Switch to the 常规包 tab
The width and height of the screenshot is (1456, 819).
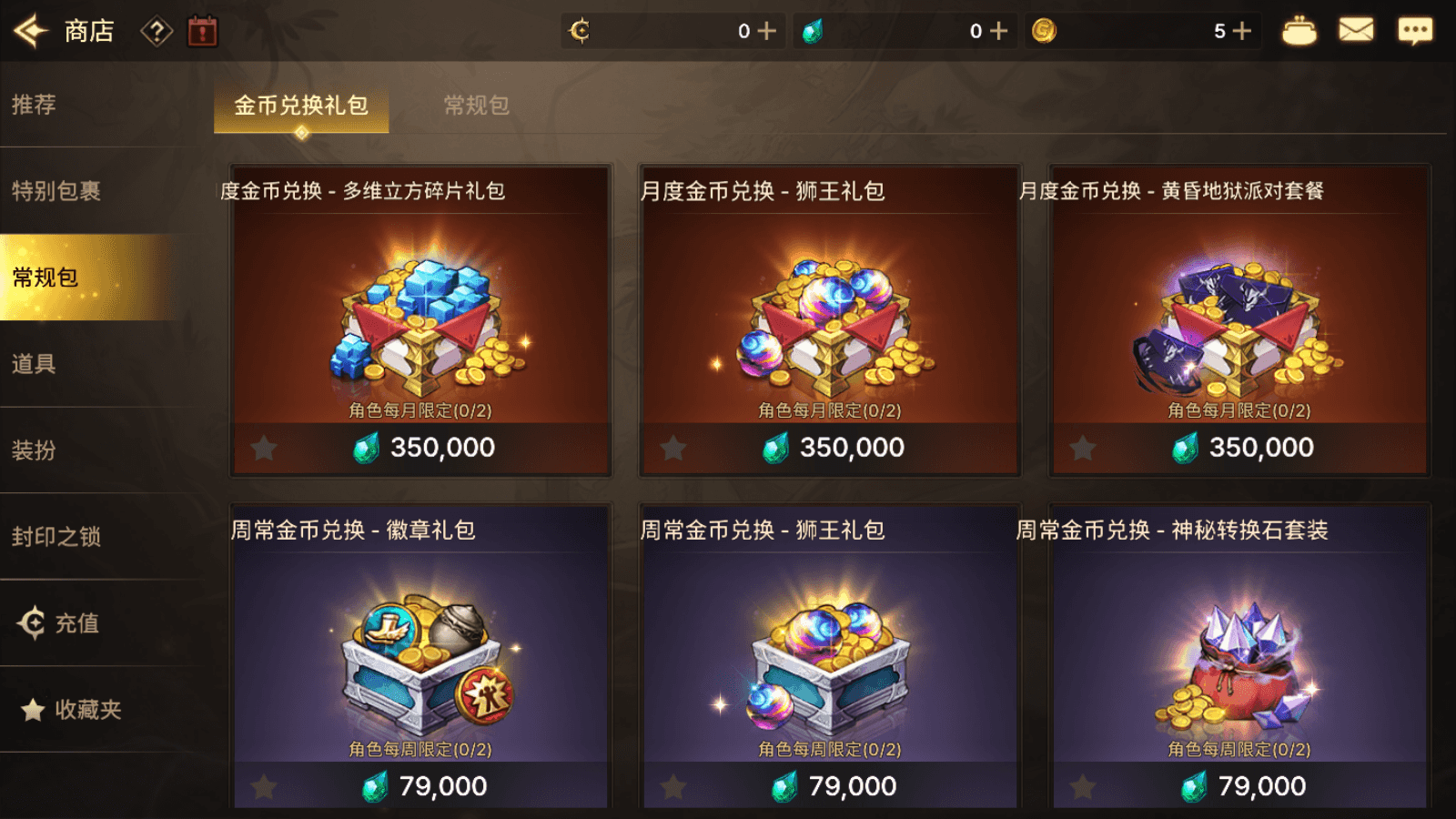pos(475,105)
